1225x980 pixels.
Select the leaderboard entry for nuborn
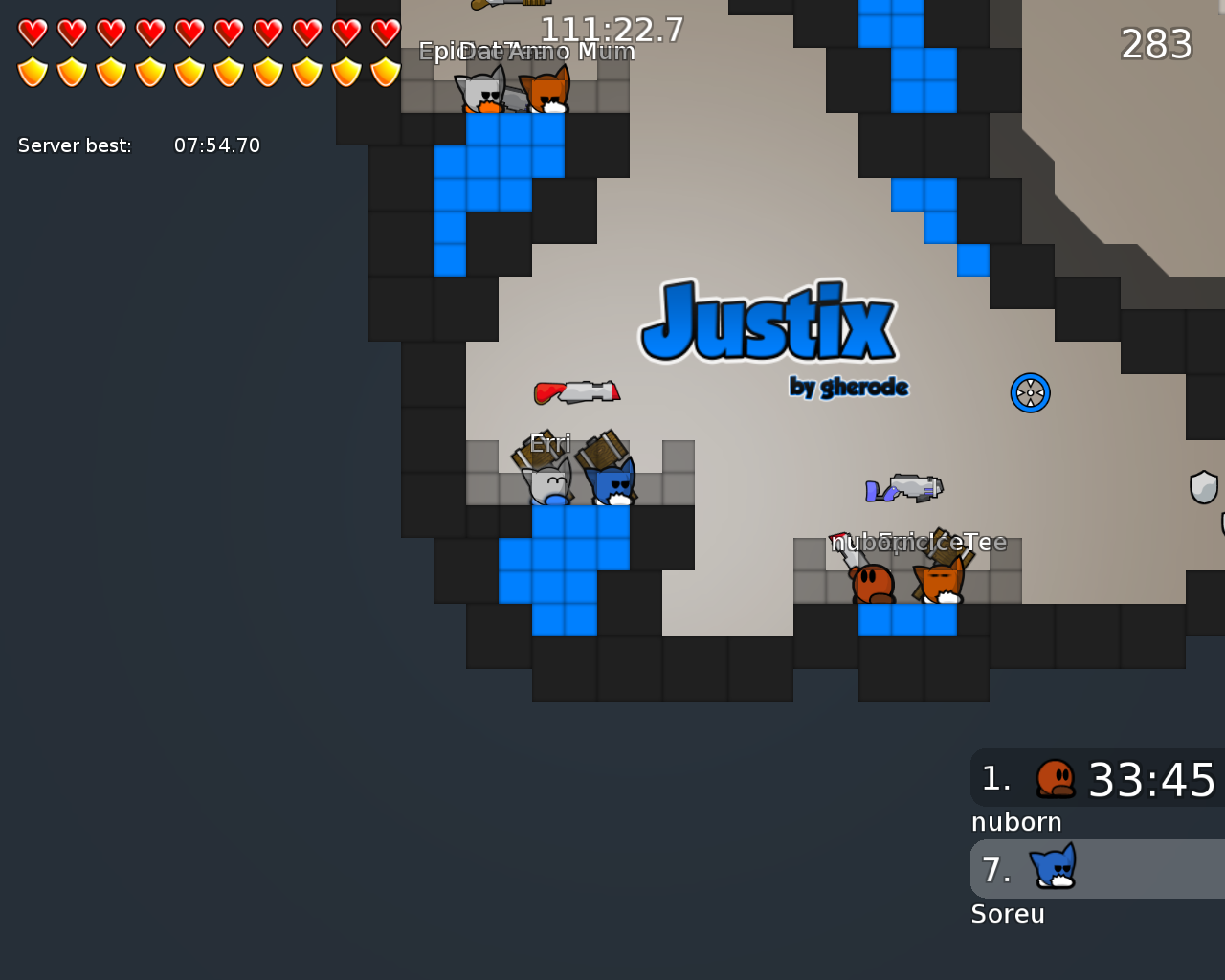pyautogui.click(x=1016, y=821)
